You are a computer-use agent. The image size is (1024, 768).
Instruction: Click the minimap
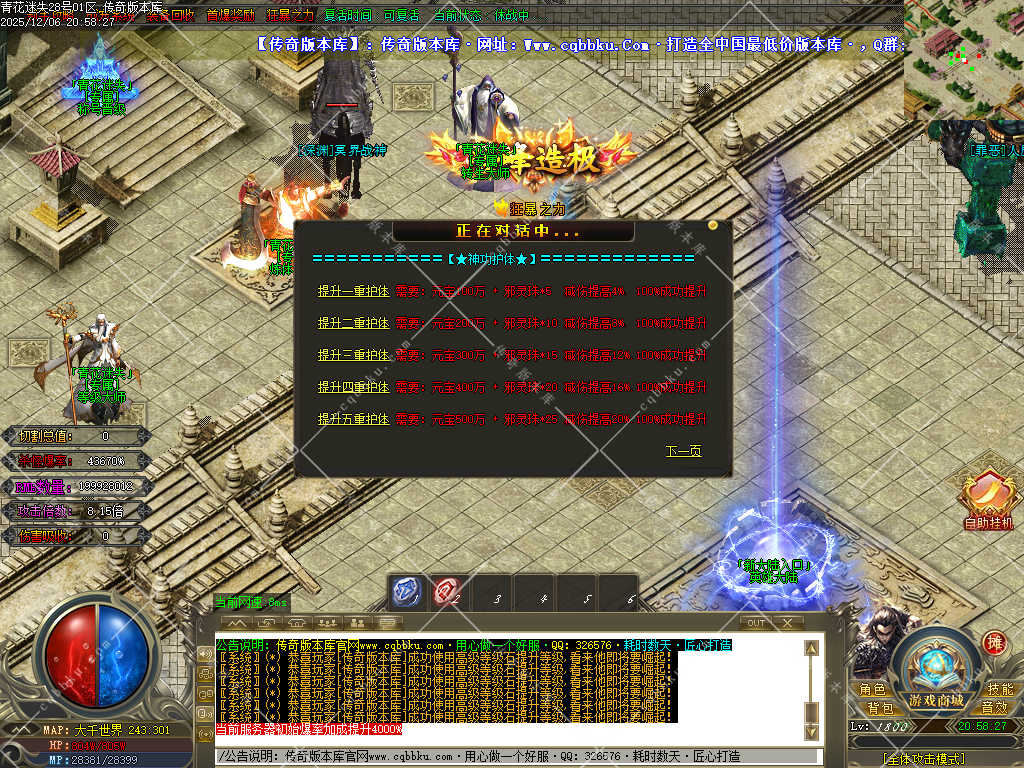[964, 58]
